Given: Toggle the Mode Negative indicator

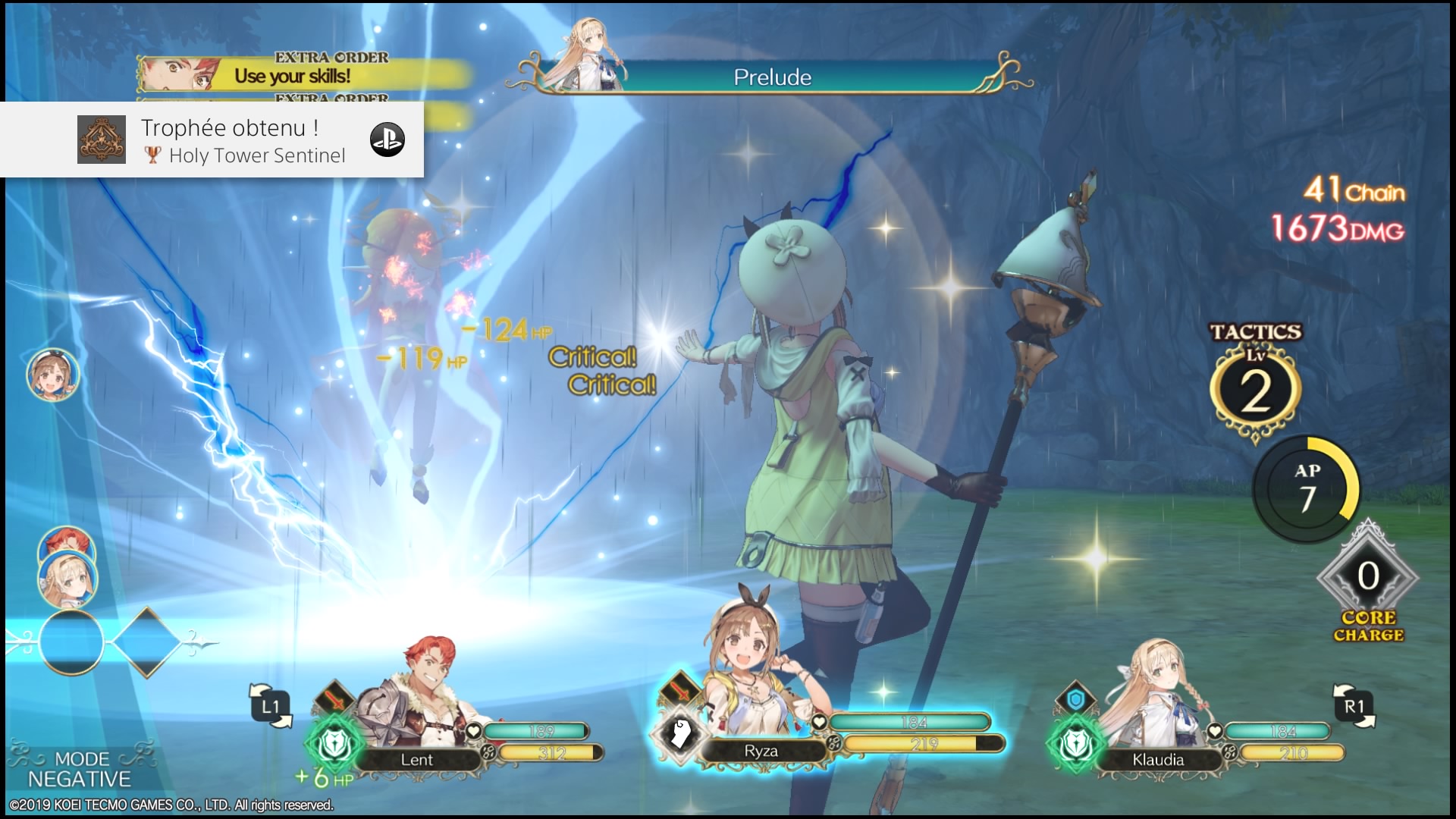Looking at the screenshot, I should 80,769.
